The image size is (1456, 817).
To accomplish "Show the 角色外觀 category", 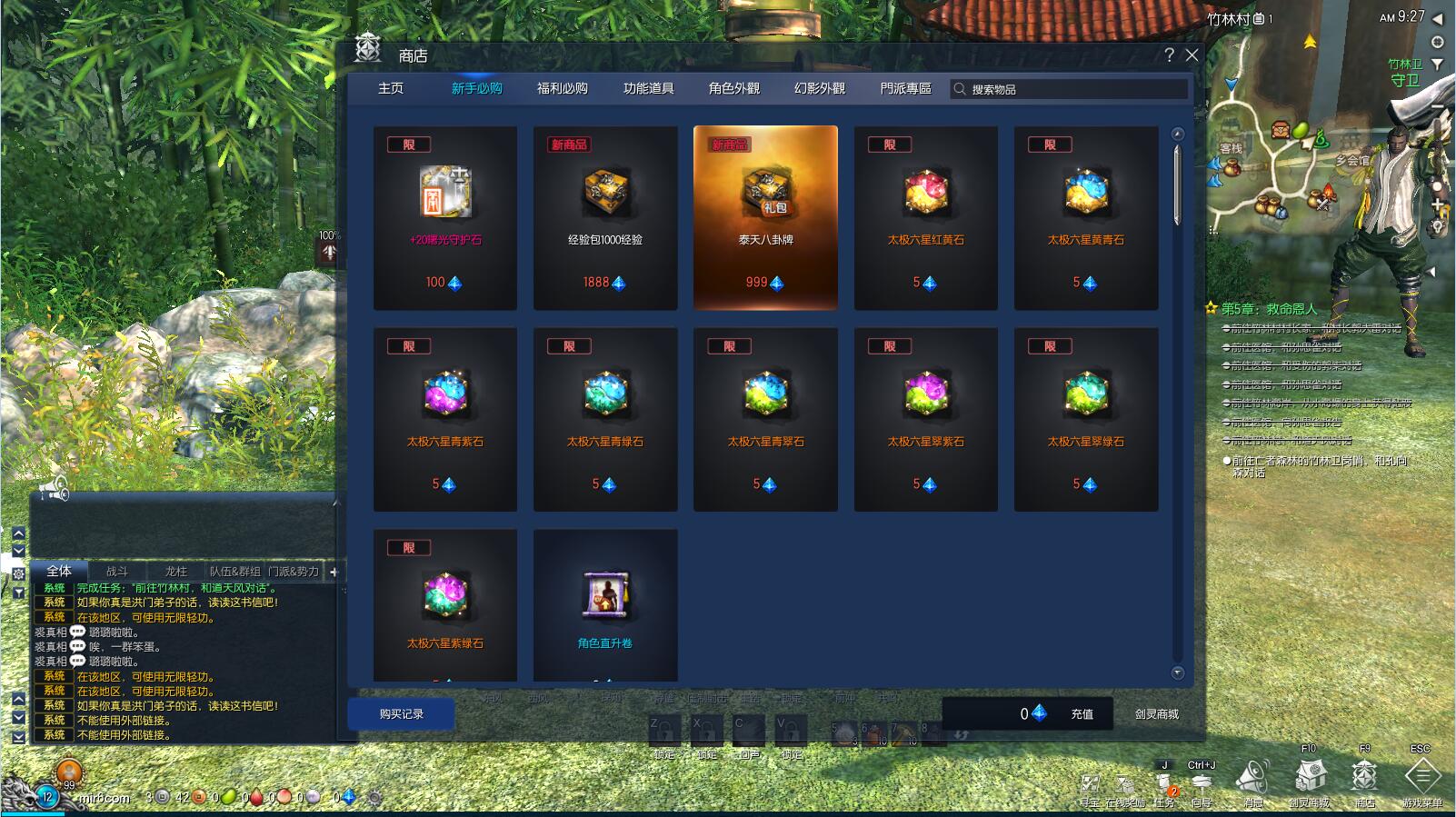I will (x=733, y=88).
